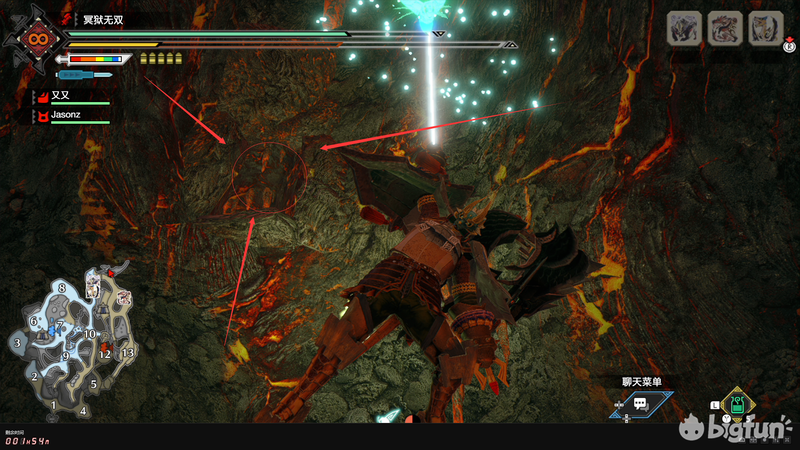800x450 pixels.
Task: Click the bigfun watermark logo
Action: click(736, 431)
